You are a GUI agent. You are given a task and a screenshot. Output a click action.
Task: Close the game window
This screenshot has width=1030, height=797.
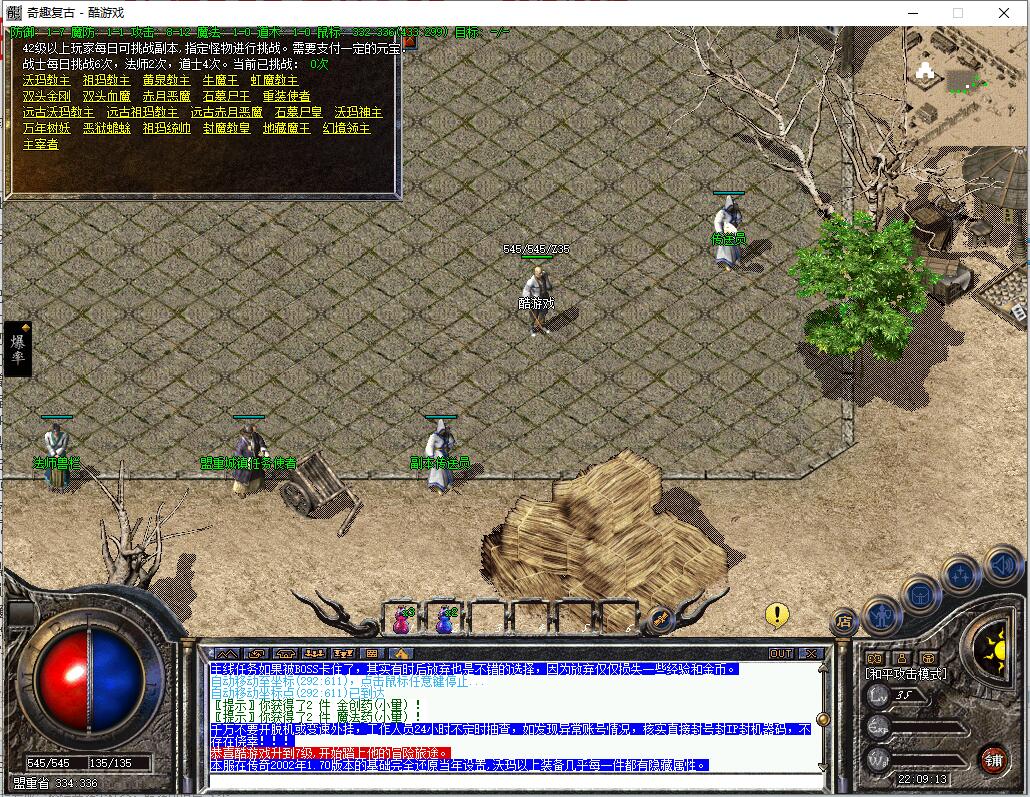[1004, 13]
